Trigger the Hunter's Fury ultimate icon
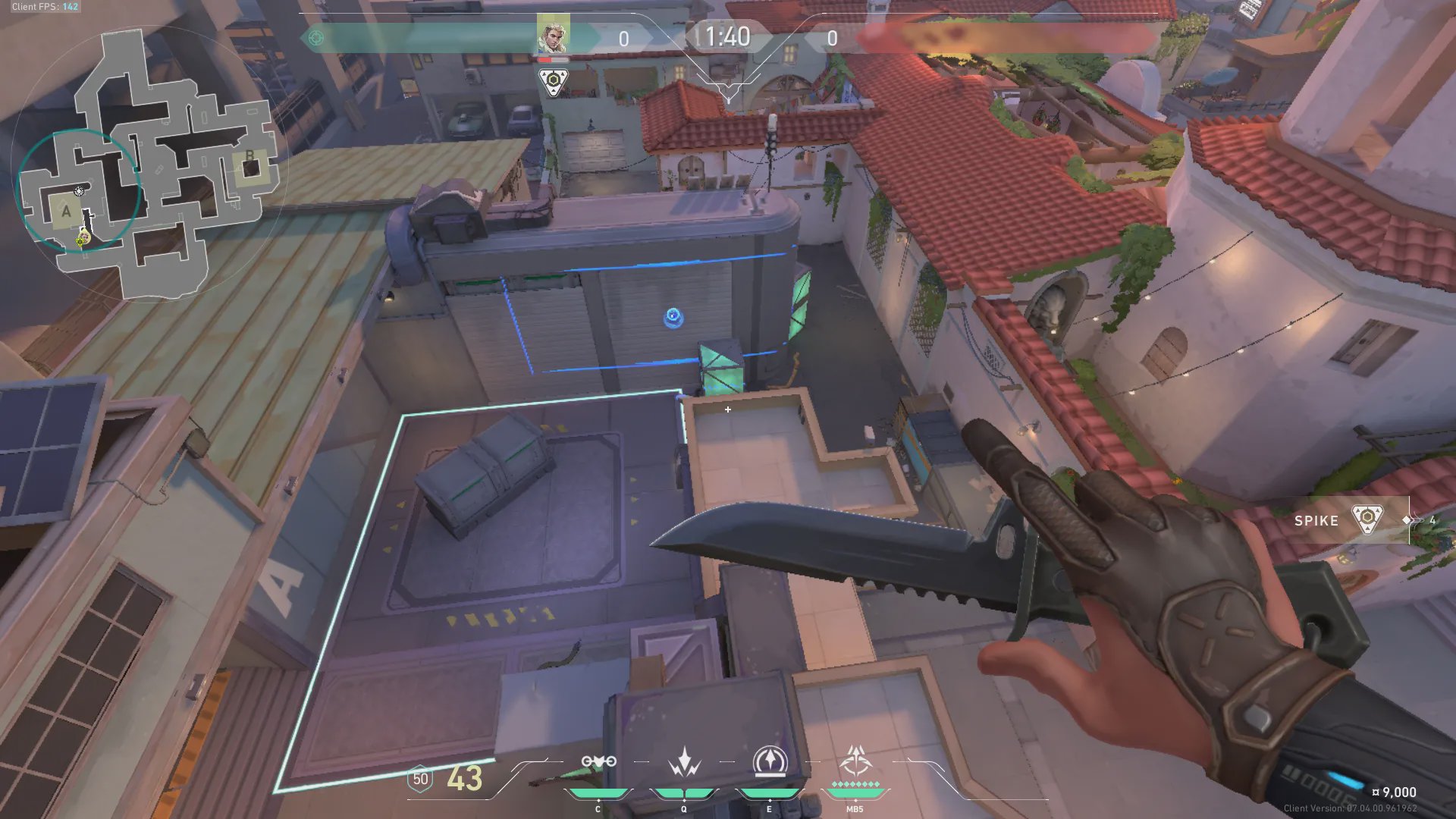 click(x=855, y=761)
